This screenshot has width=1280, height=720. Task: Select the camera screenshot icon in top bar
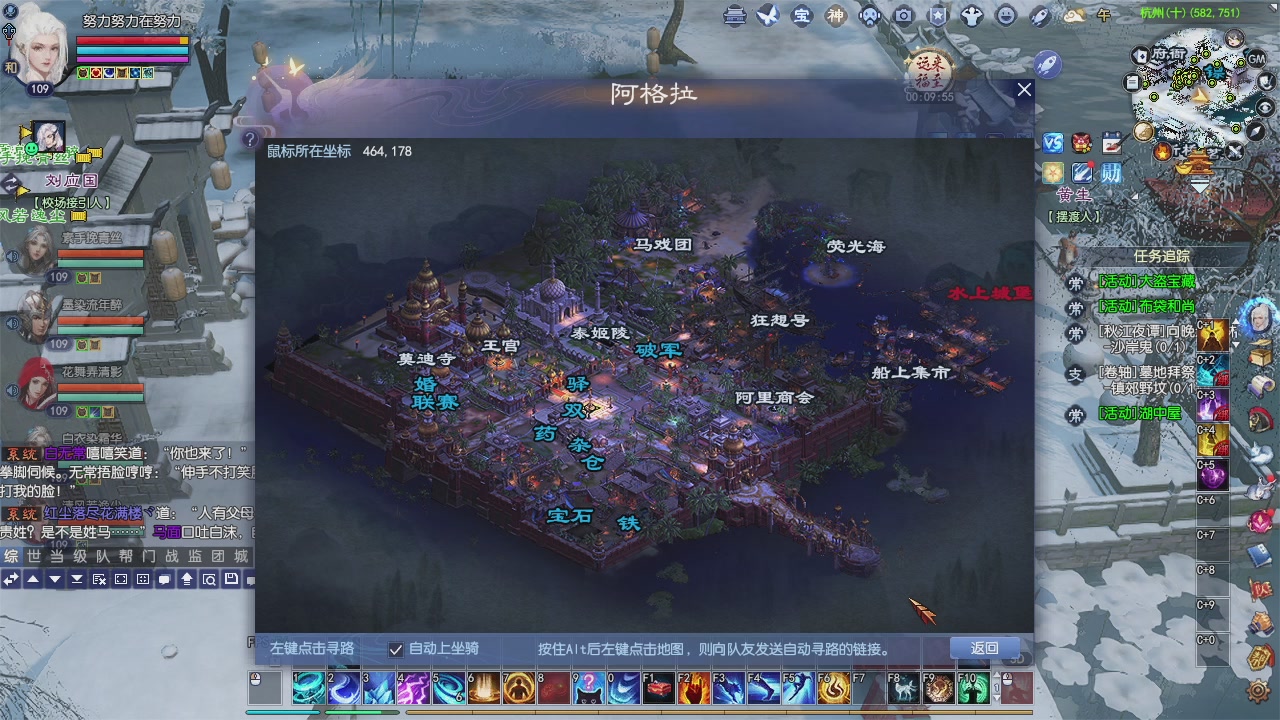pyautogui.click(x=904, y=17)
